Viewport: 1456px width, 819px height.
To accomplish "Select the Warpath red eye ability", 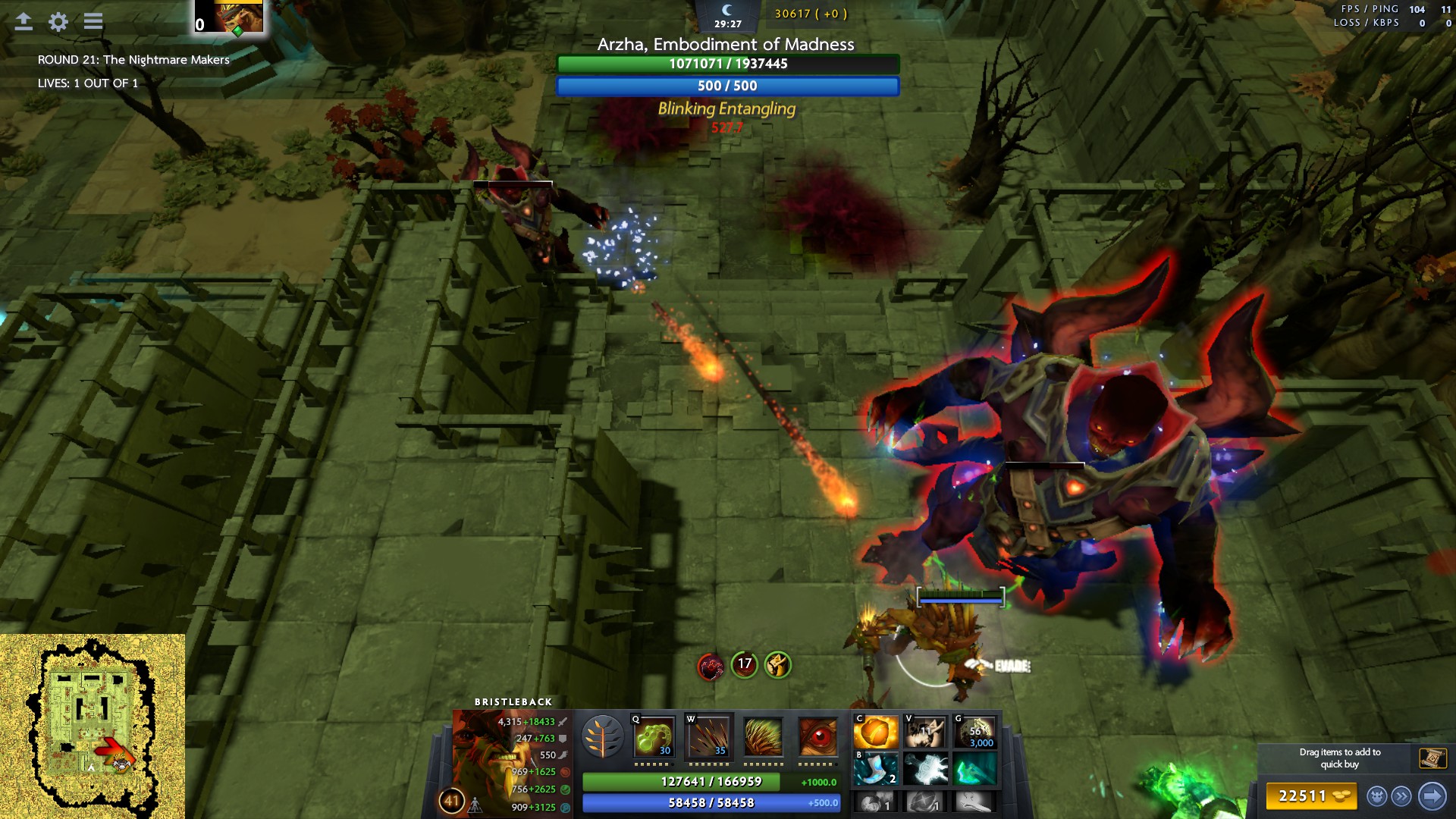I will [x=817, y=736].
